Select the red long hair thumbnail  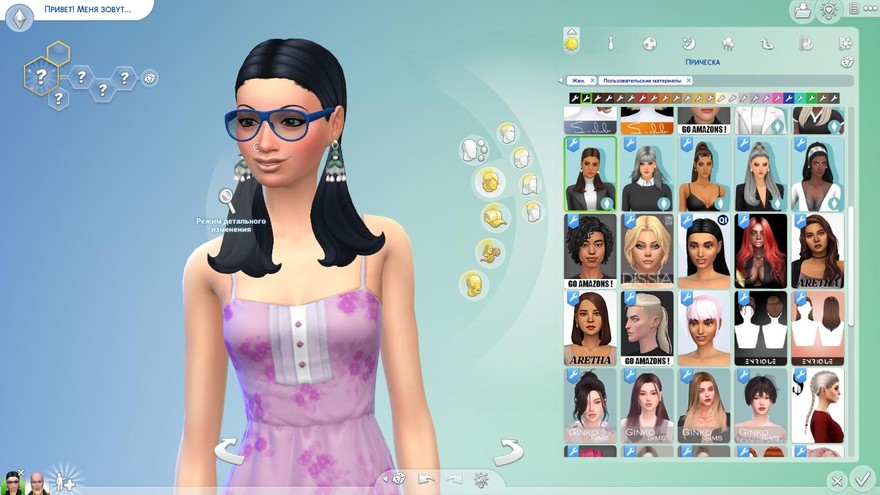(761, 250)
